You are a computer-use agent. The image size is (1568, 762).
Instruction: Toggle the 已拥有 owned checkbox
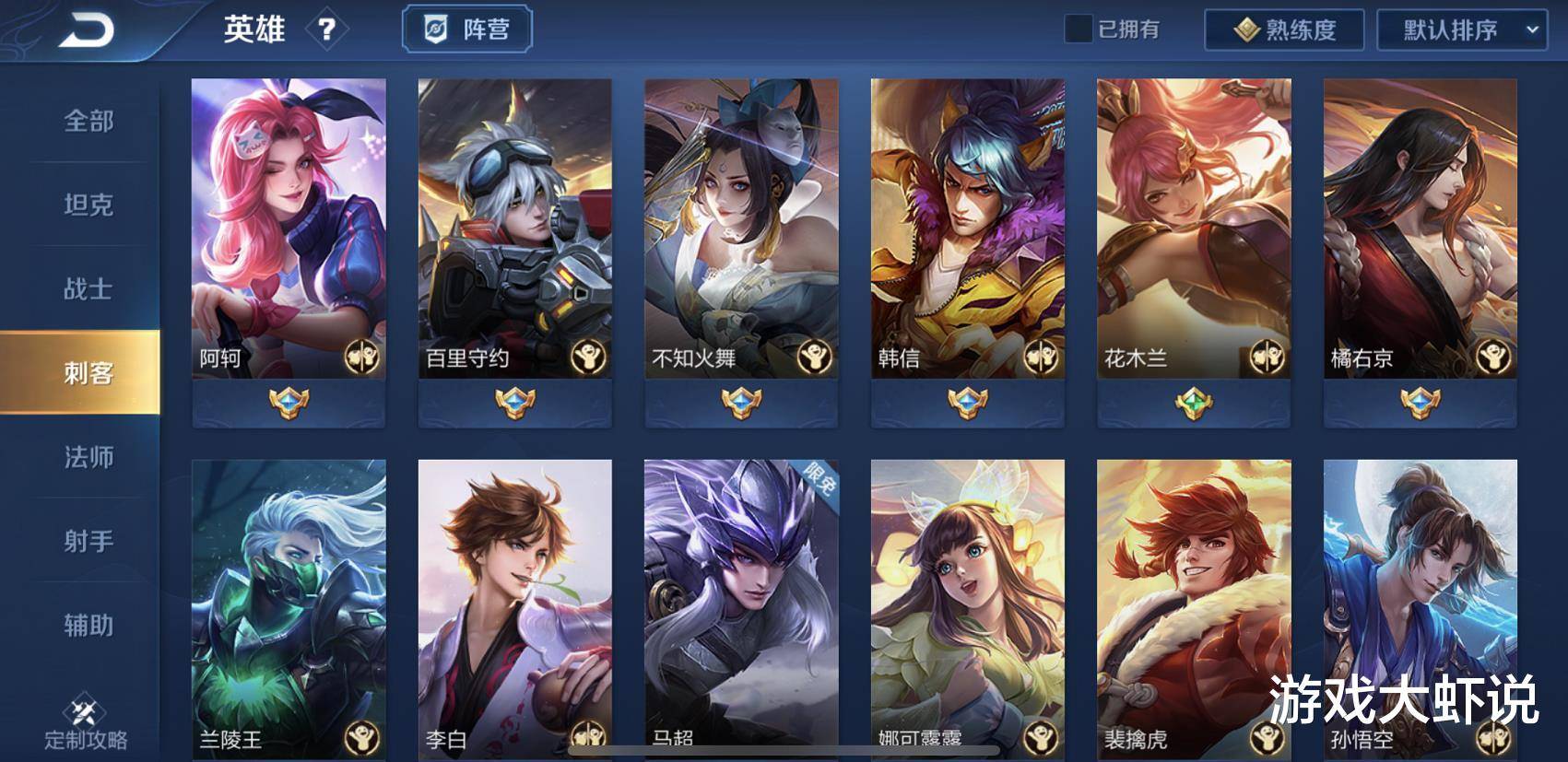click(x=1079, y=29)
